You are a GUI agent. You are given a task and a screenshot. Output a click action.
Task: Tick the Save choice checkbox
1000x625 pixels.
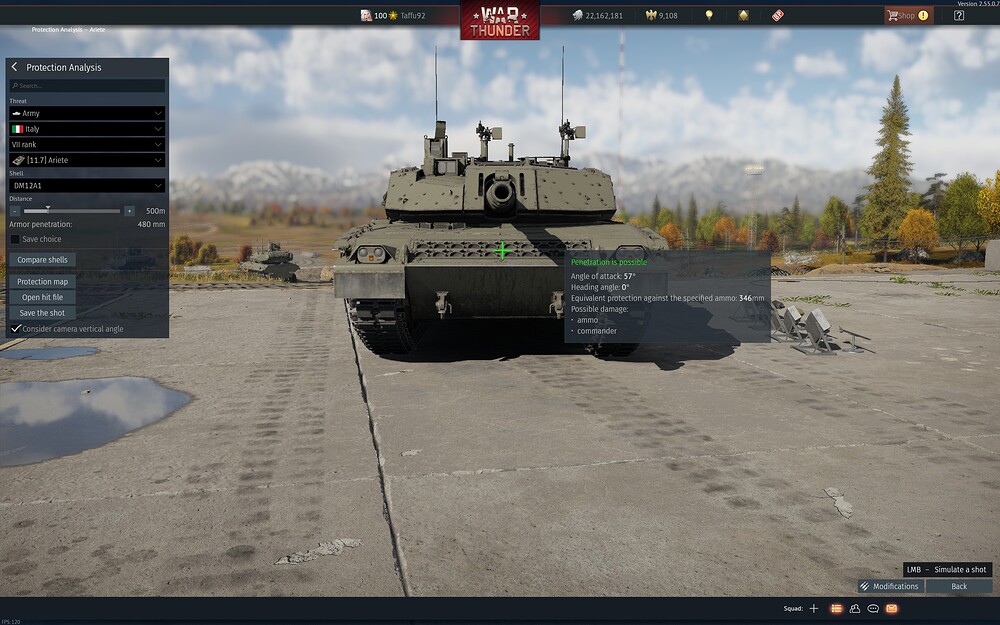(x=15, y=239)
